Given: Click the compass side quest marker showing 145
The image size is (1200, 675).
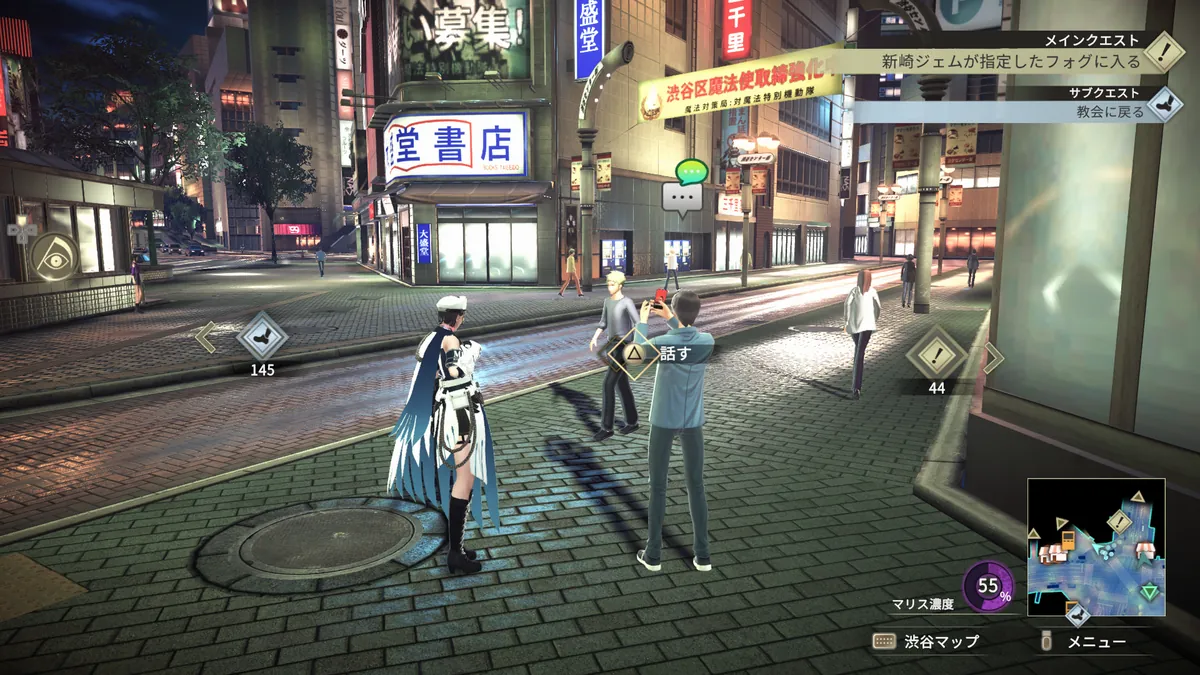Looking at the screenshot, I should pyautogui.click(x=262, y=336).
